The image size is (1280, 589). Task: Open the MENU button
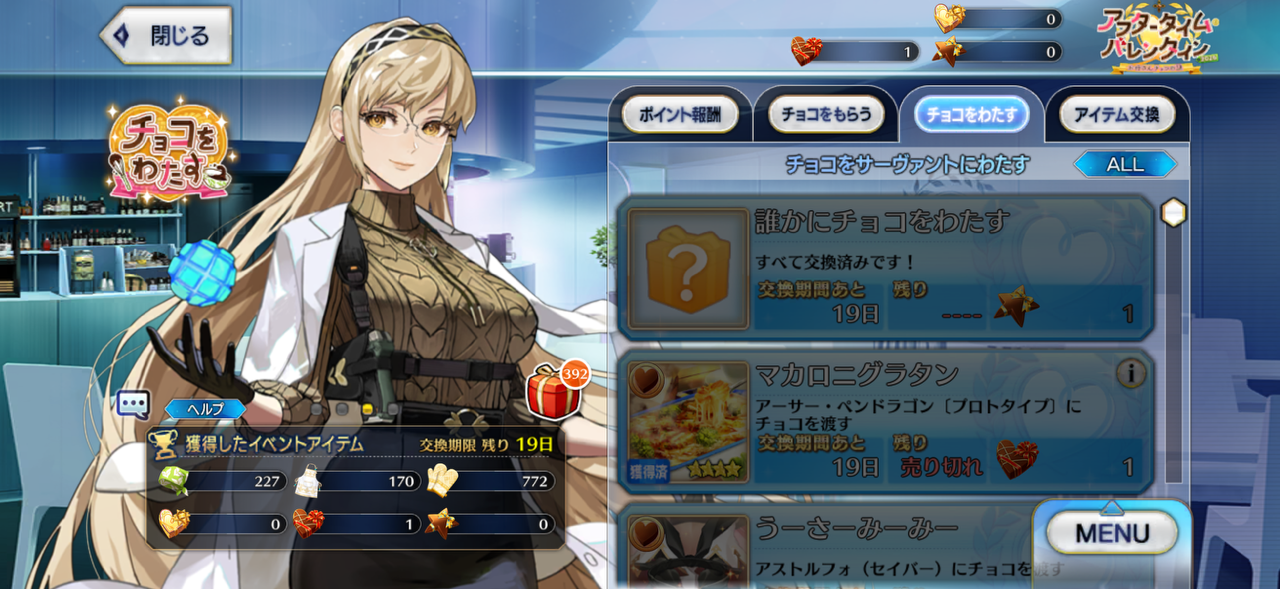tap(1112, 533)
